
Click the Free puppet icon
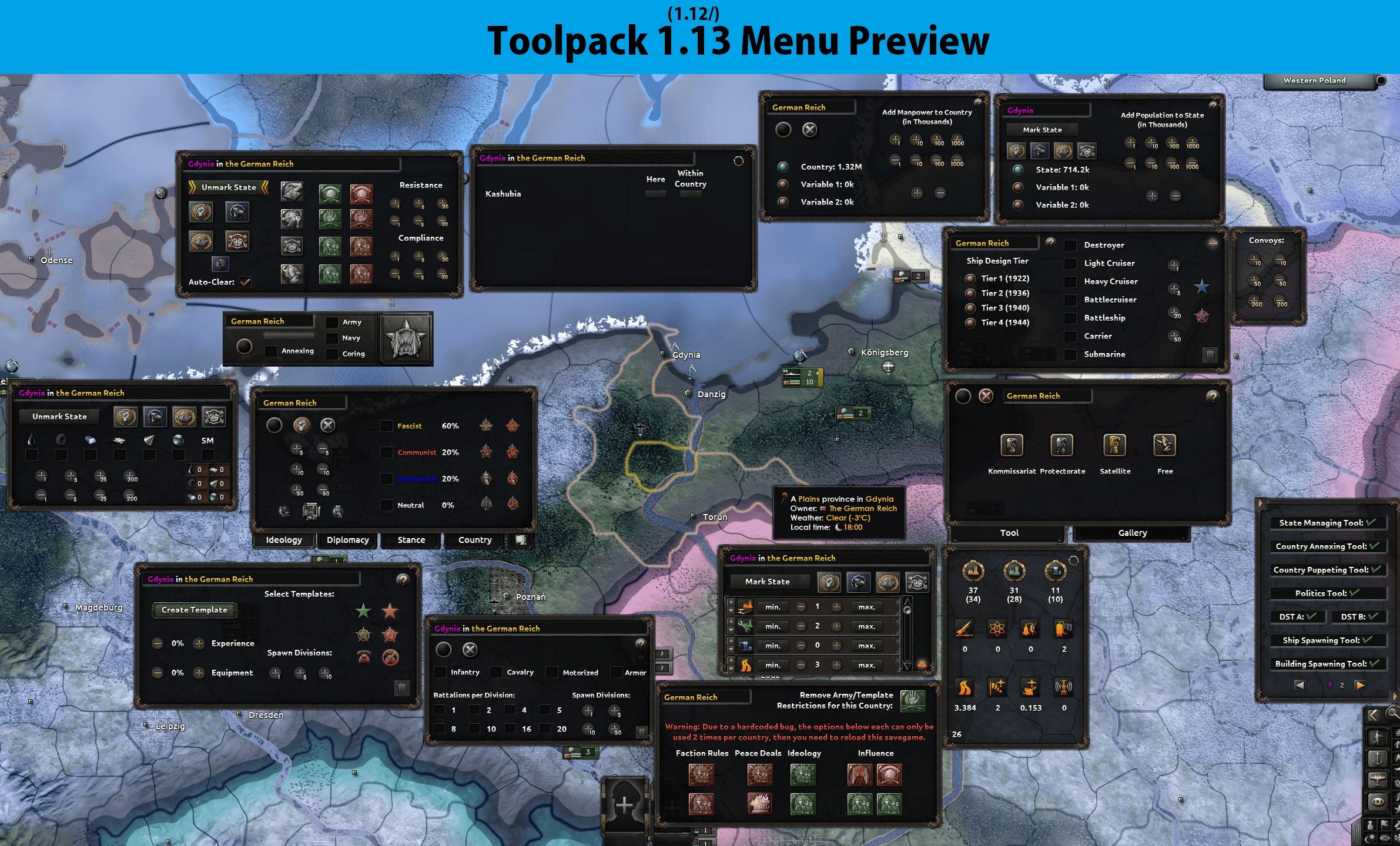click(1164, 446)
